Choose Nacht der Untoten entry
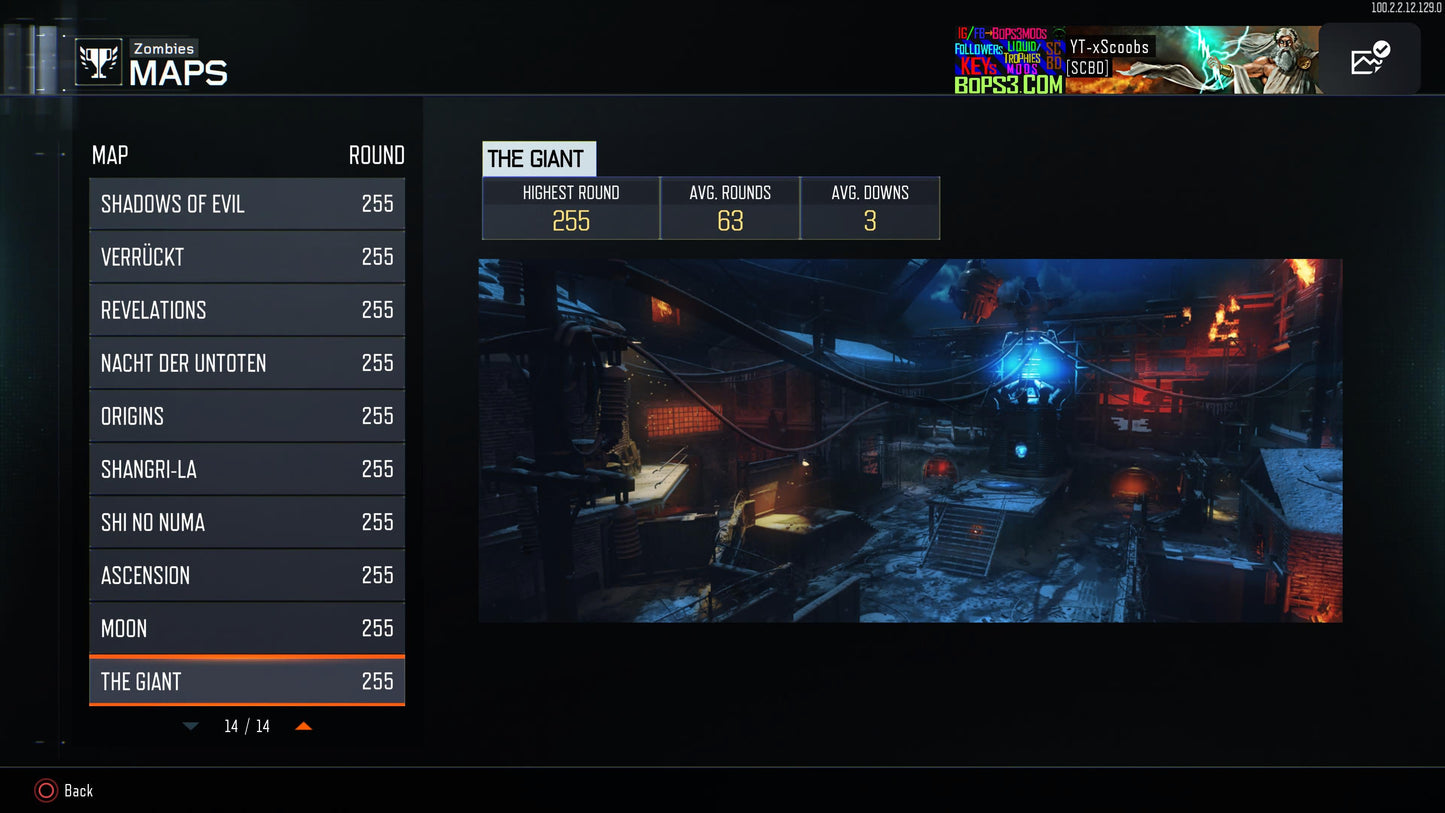This screenshot has width=1445, height=813. coord(247,363)
